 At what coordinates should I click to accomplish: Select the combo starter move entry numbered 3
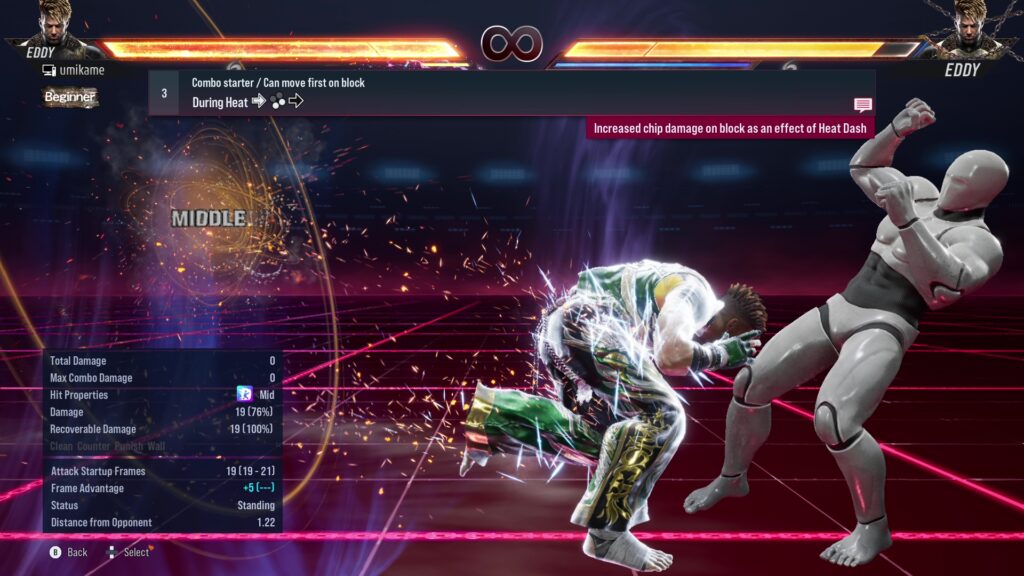point(510,92)
